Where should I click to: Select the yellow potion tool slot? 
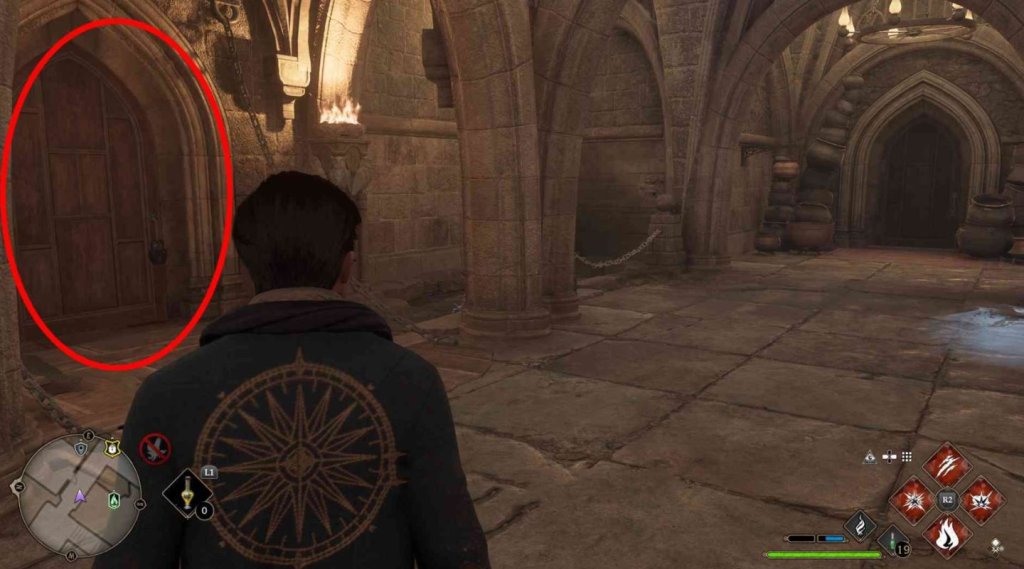coord(187,494)
